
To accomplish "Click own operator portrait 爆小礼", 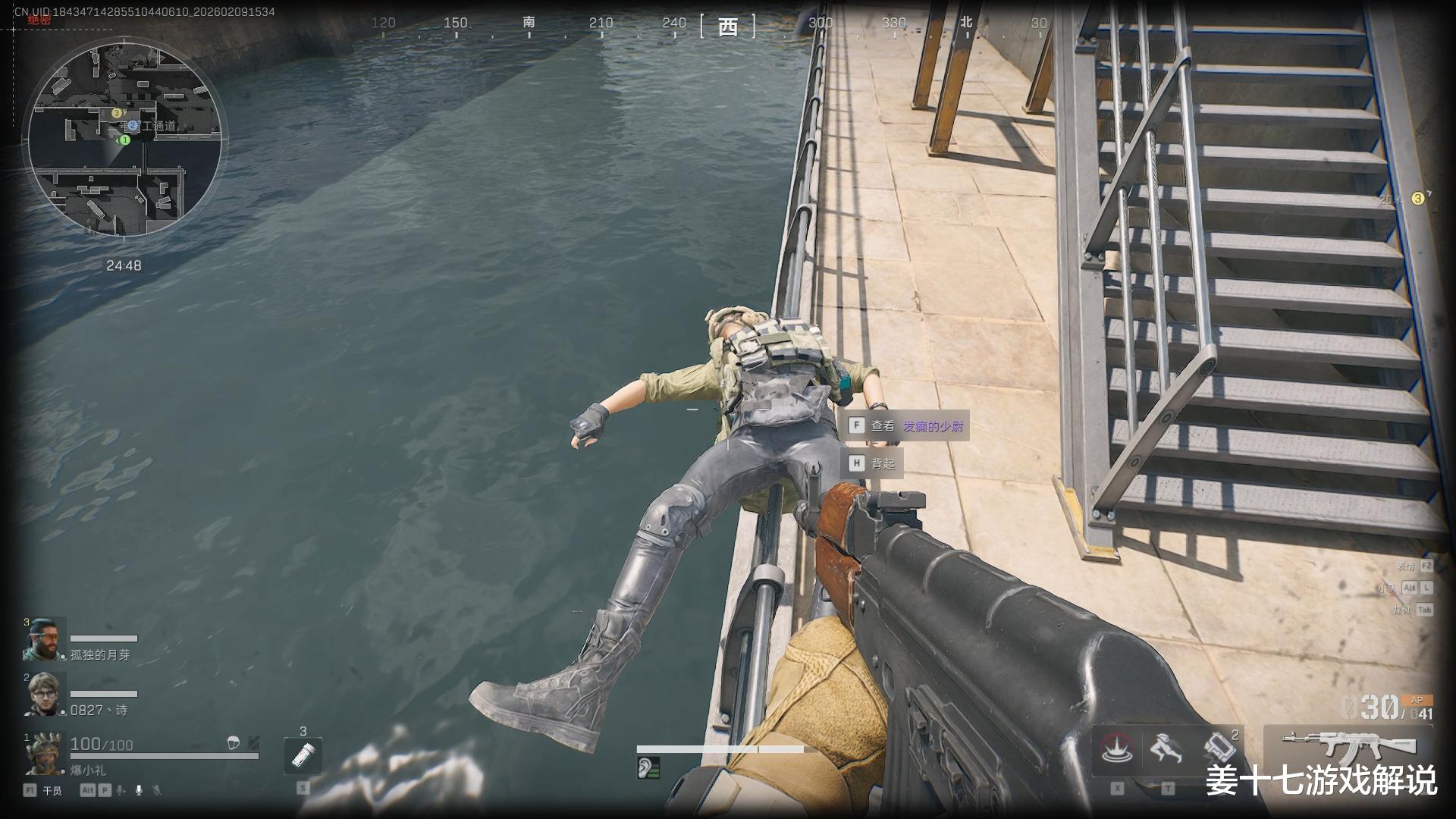I will click(x=45, y=752).
